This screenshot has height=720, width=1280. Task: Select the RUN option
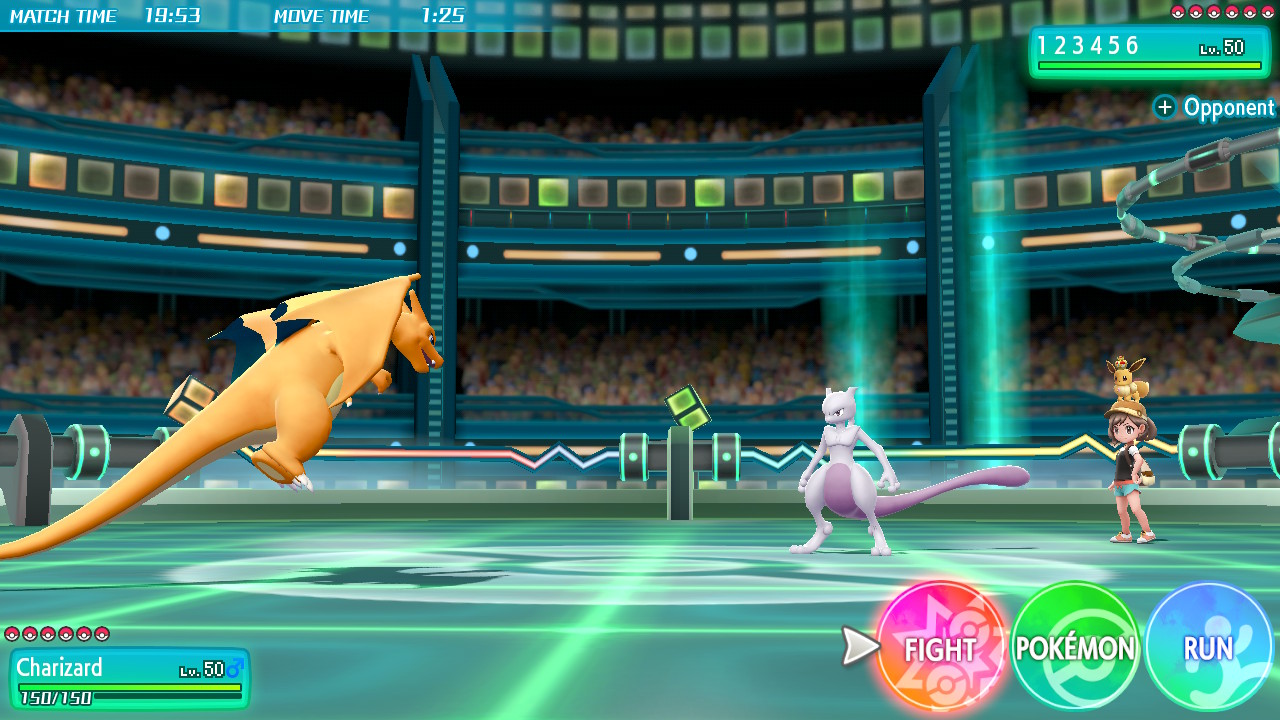click(x=1208, y=647)
